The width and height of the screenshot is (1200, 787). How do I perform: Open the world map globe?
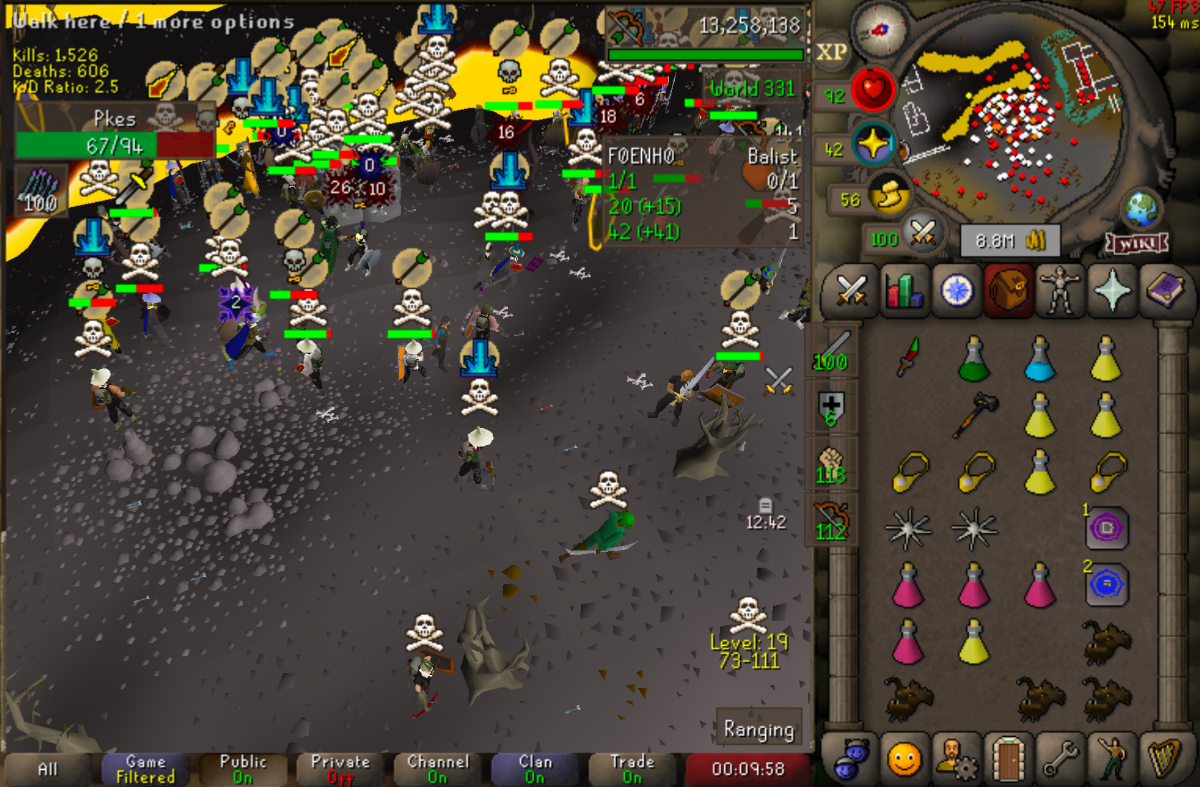click(1139, 209)
